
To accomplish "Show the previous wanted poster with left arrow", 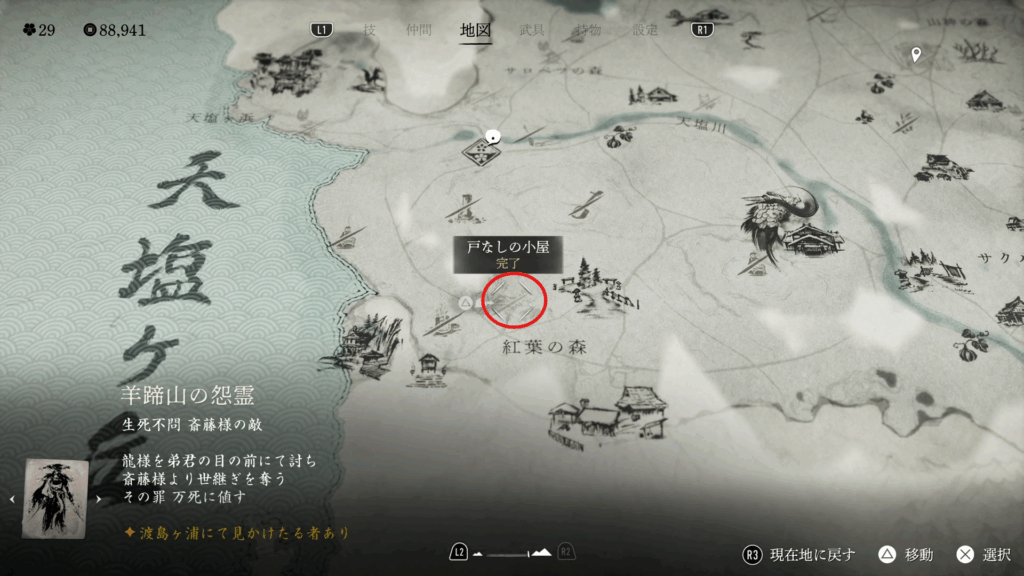I will [x=11, y=498].
